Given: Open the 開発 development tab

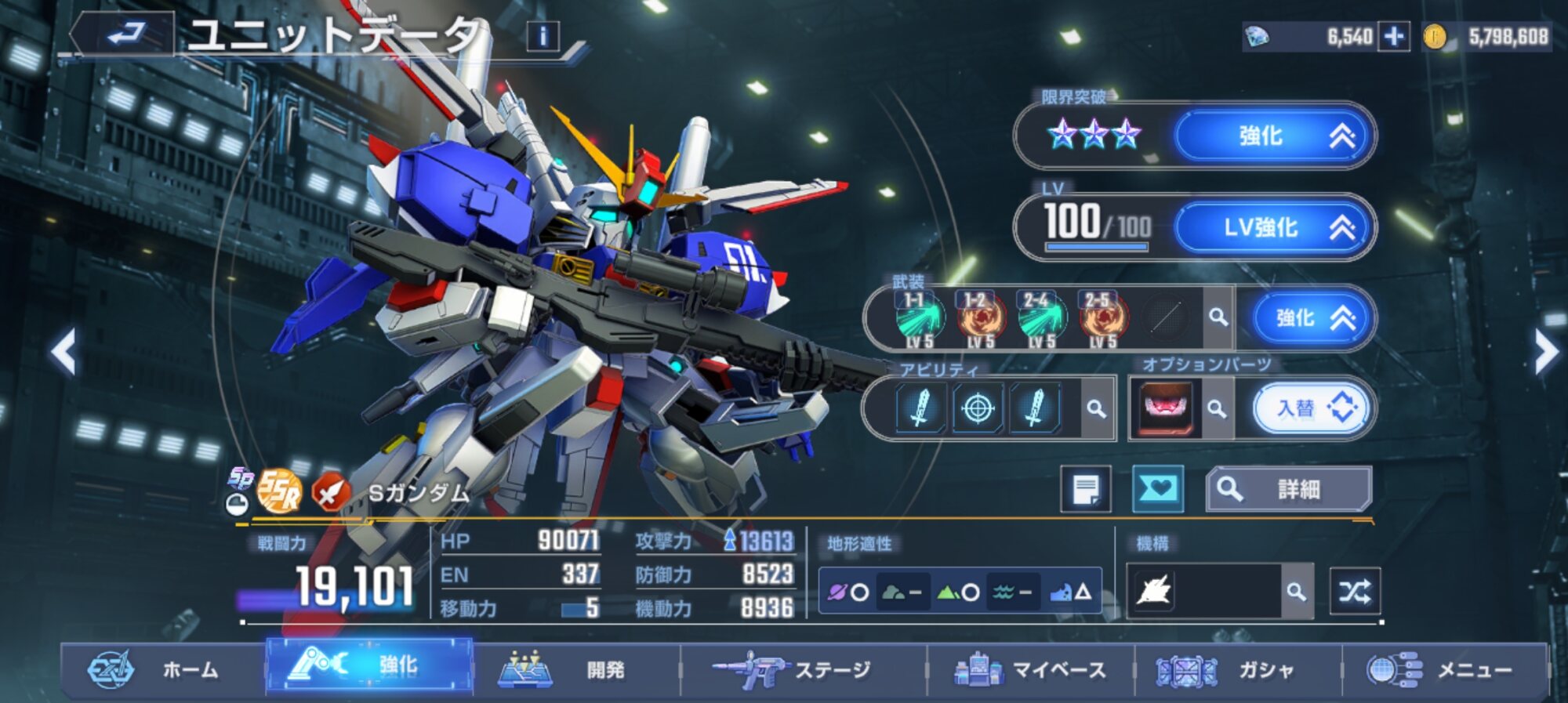Looking at the screenshot, I should click(x=577, y=670).
